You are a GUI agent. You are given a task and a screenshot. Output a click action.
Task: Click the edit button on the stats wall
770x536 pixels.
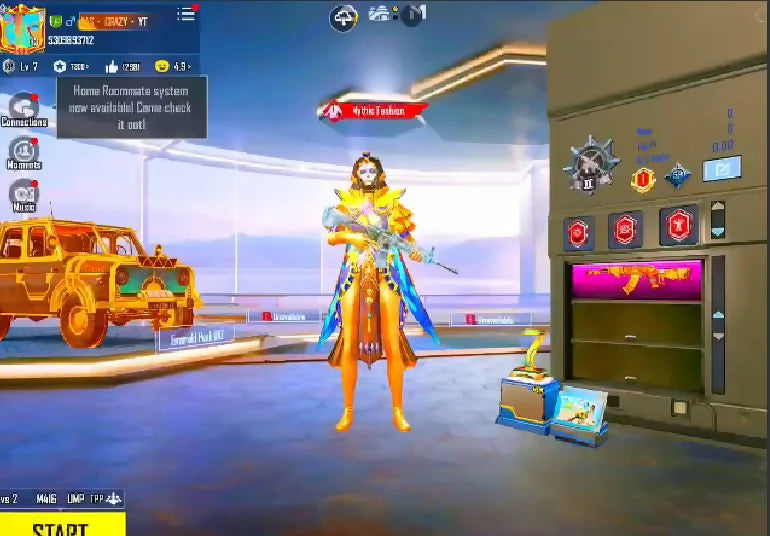coord(720,169)
